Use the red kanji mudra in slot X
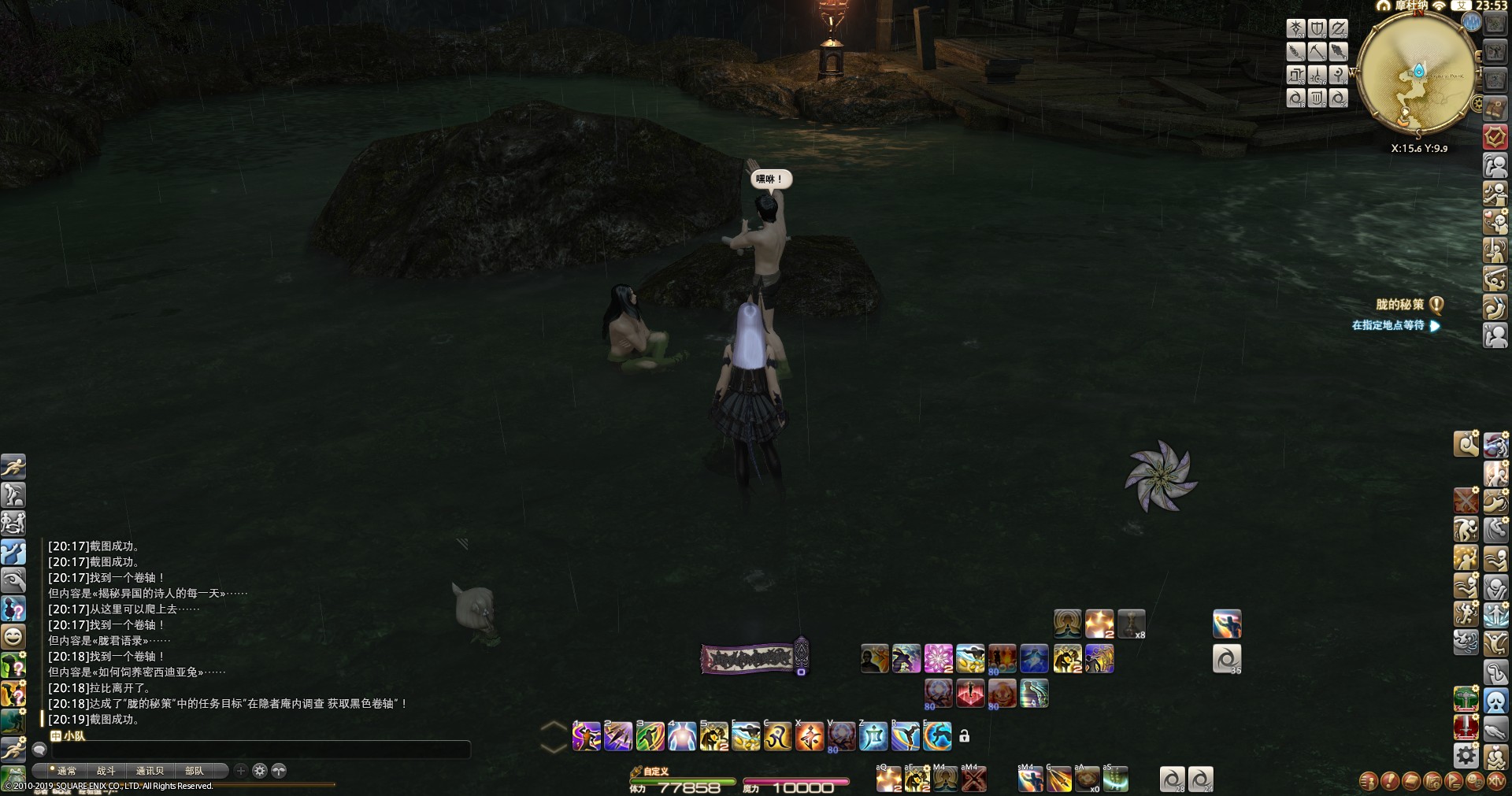Screen dimensions: 1512x796 point(810,736)
